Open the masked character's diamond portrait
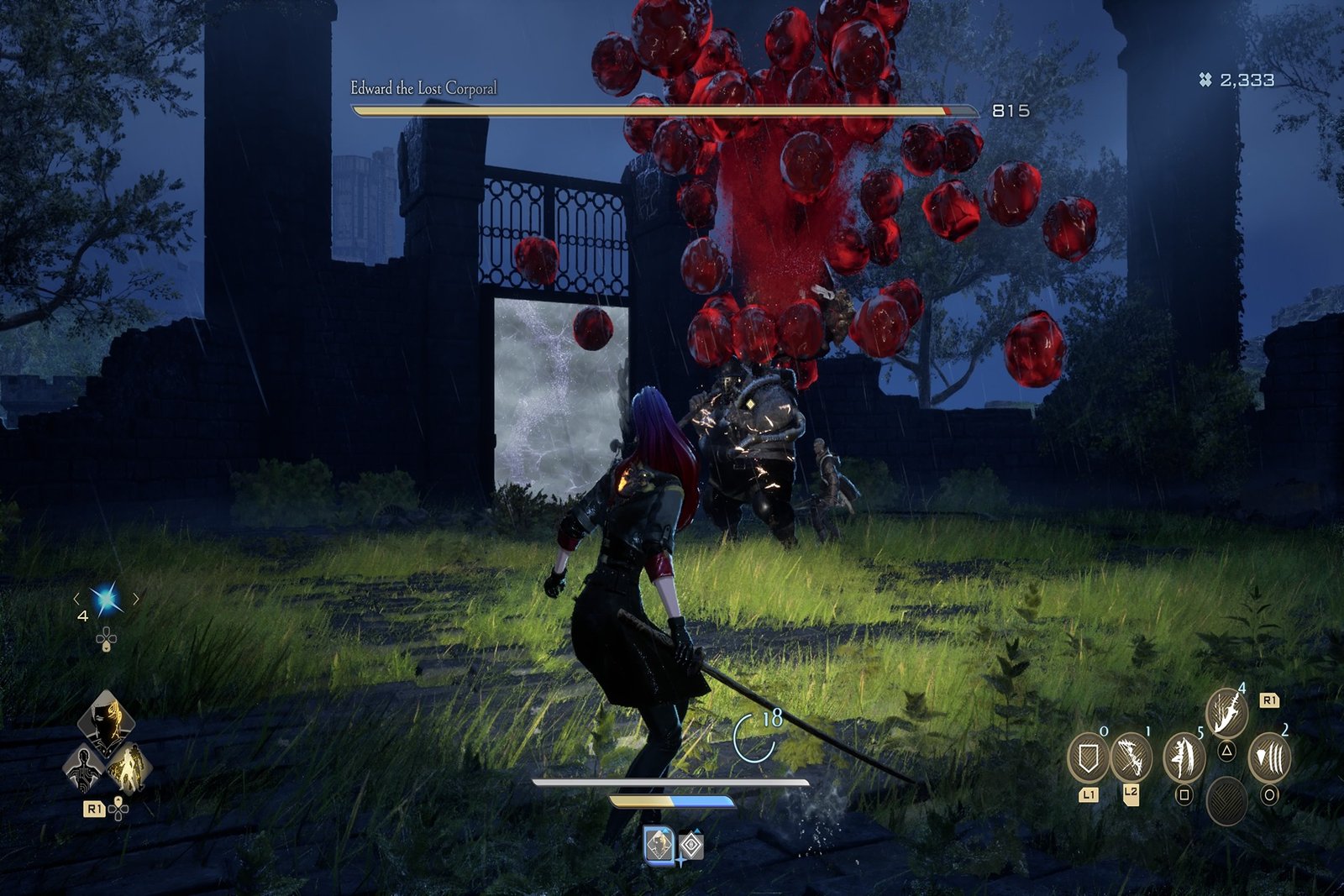Image resolution: width=1344 pixels, height=896 pixels. pyautogui.click(x=106, y=720)
